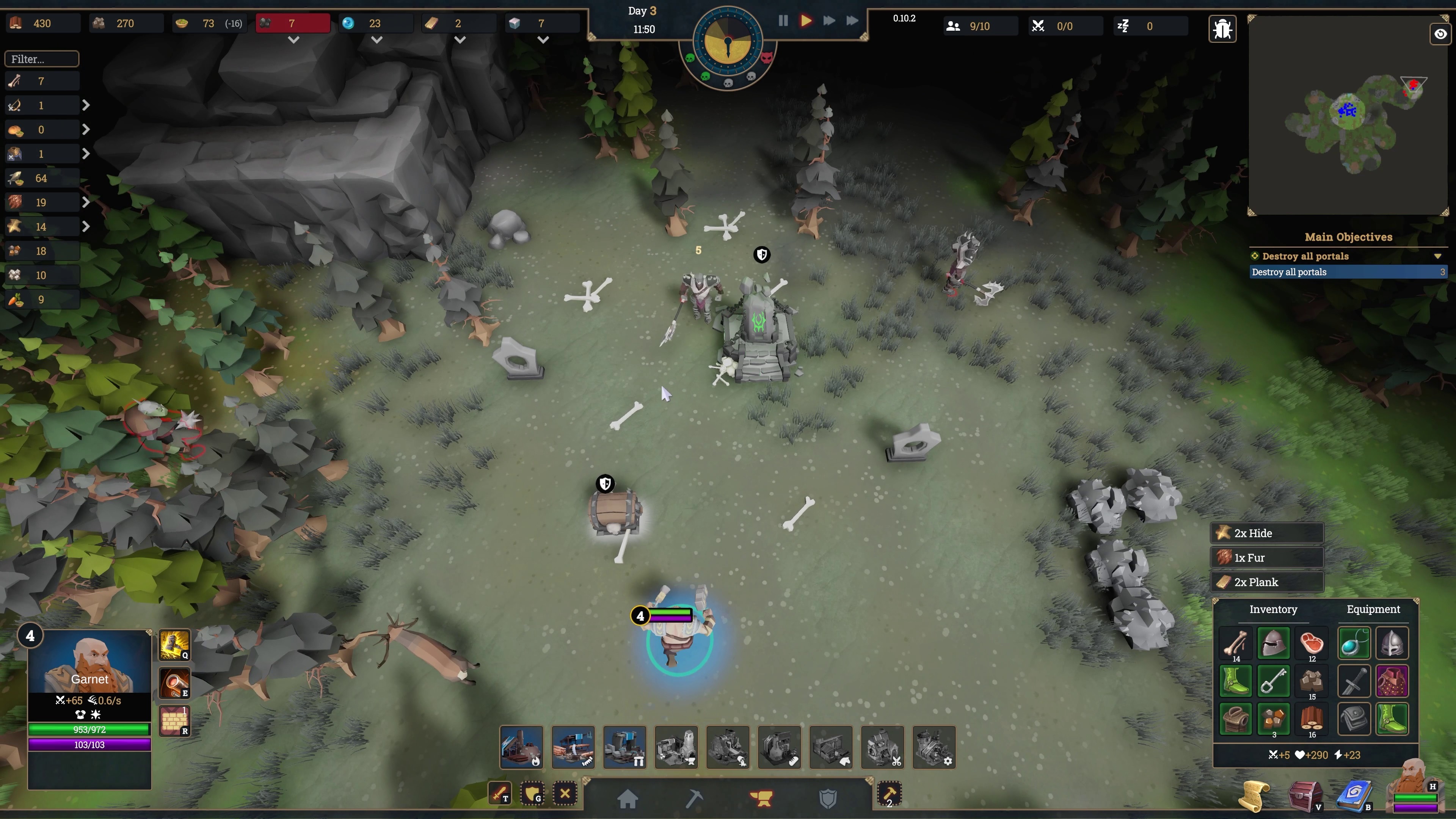The image size is (1456, 819).
Task: Open the bug report icon
Action: (1222, 28)
